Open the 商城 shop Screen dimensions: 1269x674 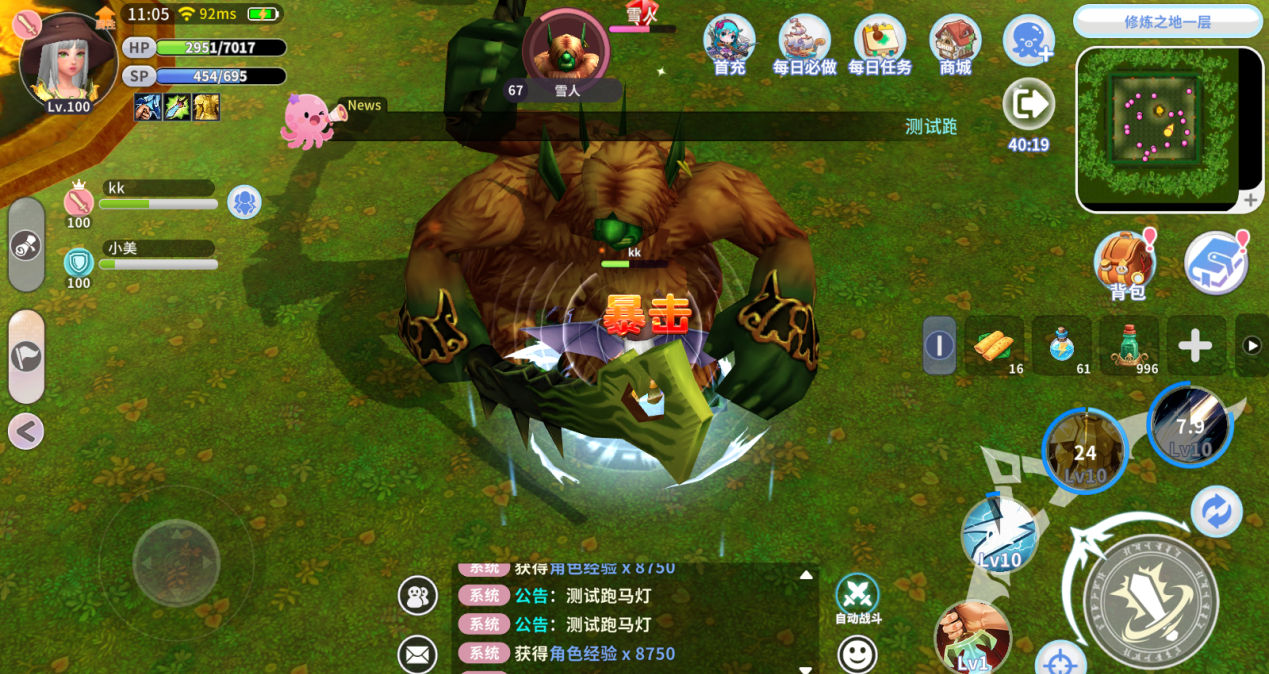(x=955, y=42)
